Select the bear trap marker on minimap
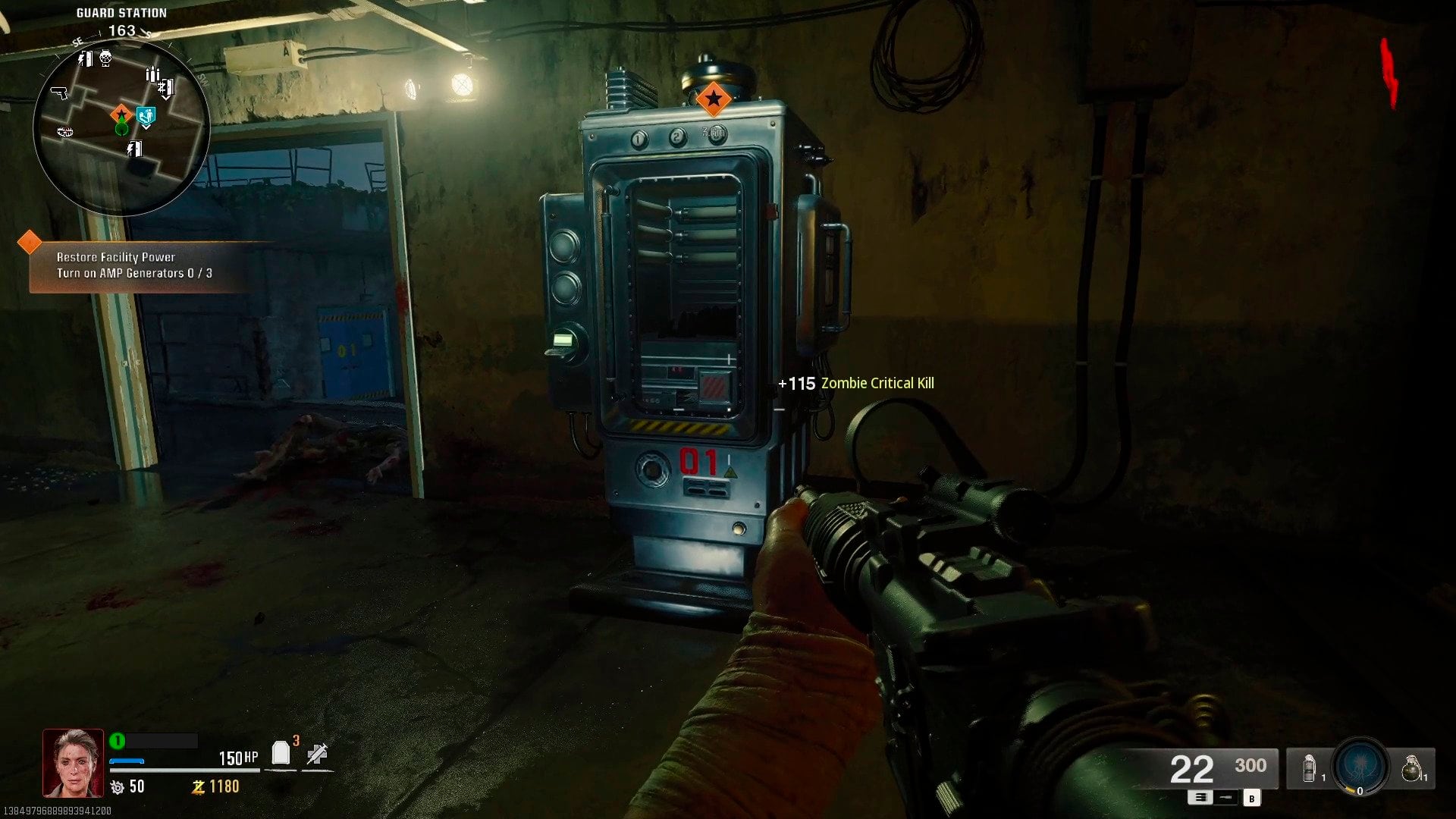Viewport: 1456px width, 819px height. 65,132
